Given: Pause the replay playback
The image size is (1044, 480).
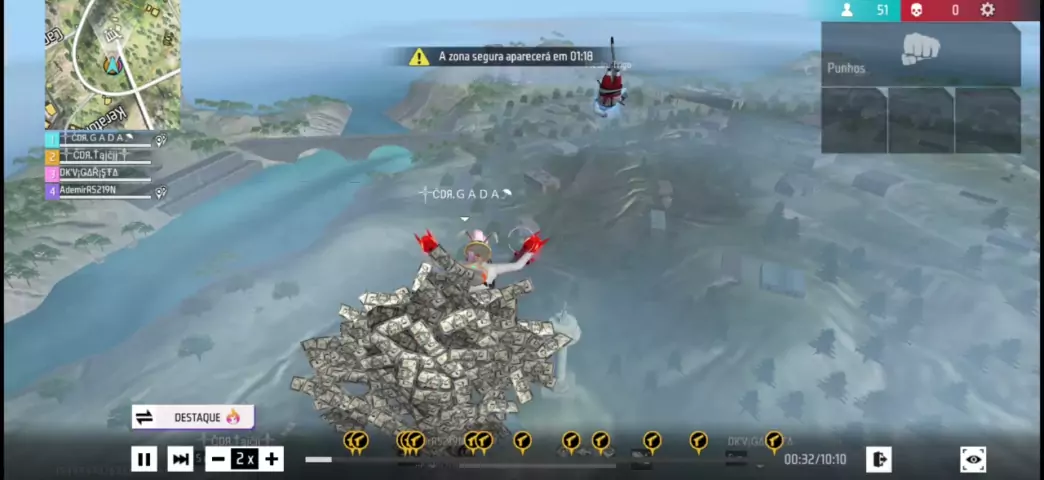Looking at the screenshot, I should 144,459.
